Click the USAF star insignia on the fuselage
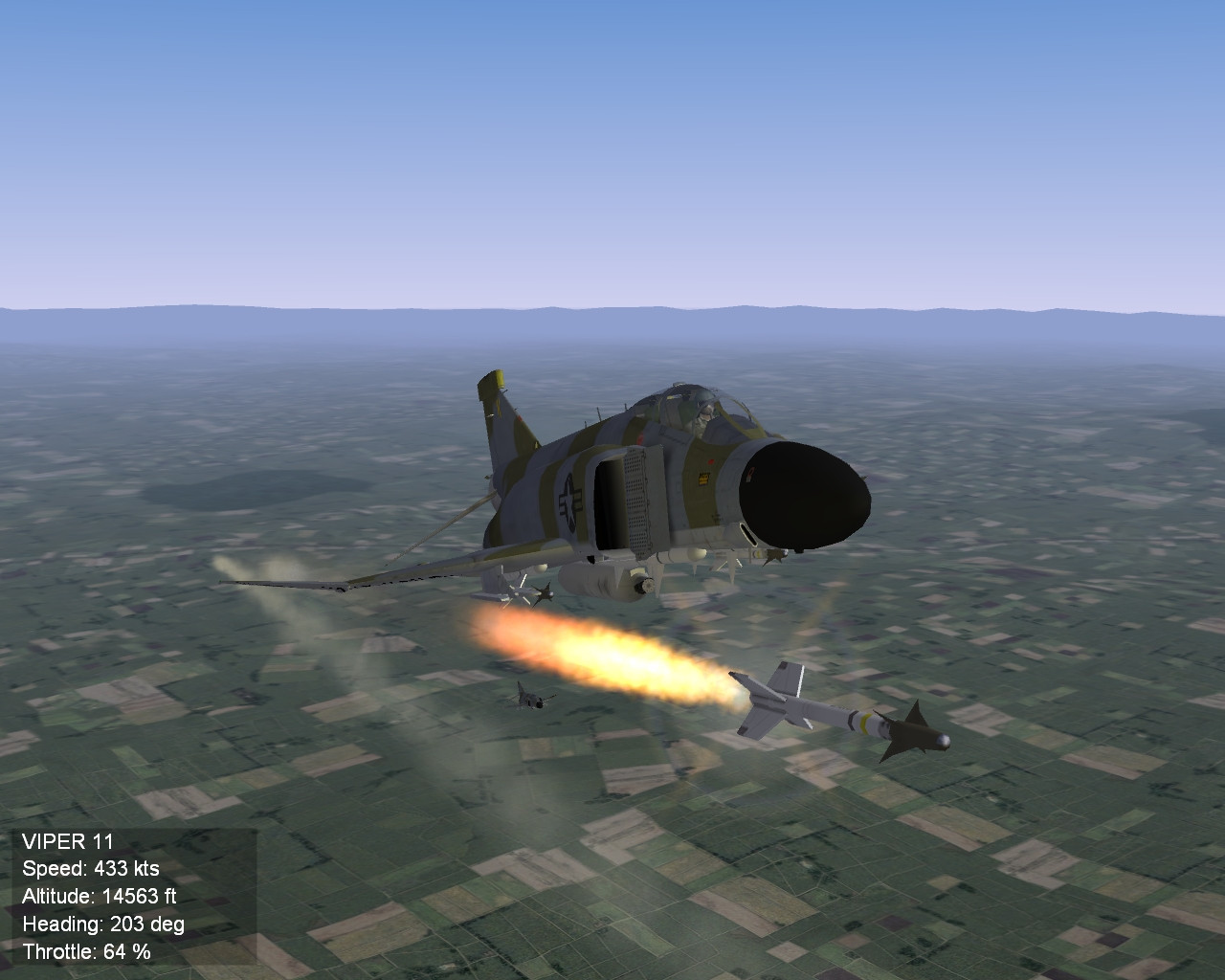 click(568, 501)
